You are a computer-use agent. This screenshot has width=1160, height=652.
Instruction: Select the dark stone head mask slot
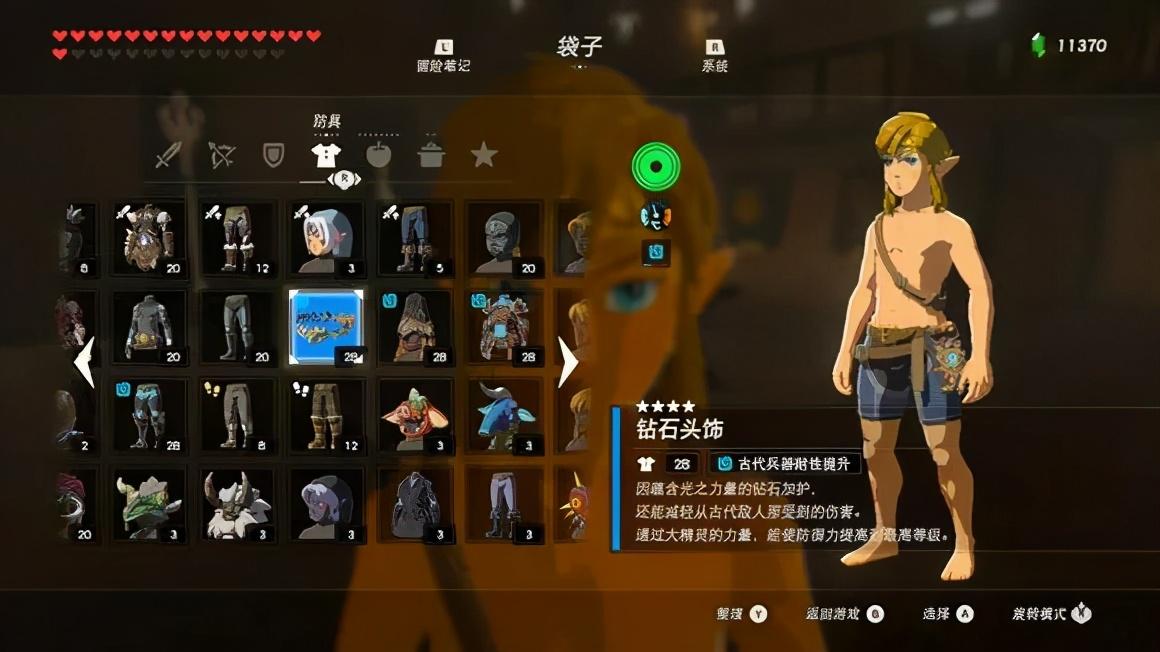[x=503, y=238]
